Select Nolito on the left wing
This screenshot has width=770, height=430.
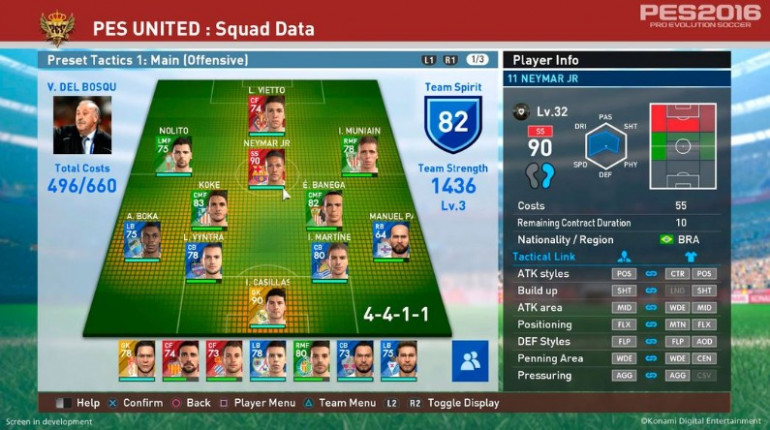coord(173,155)
